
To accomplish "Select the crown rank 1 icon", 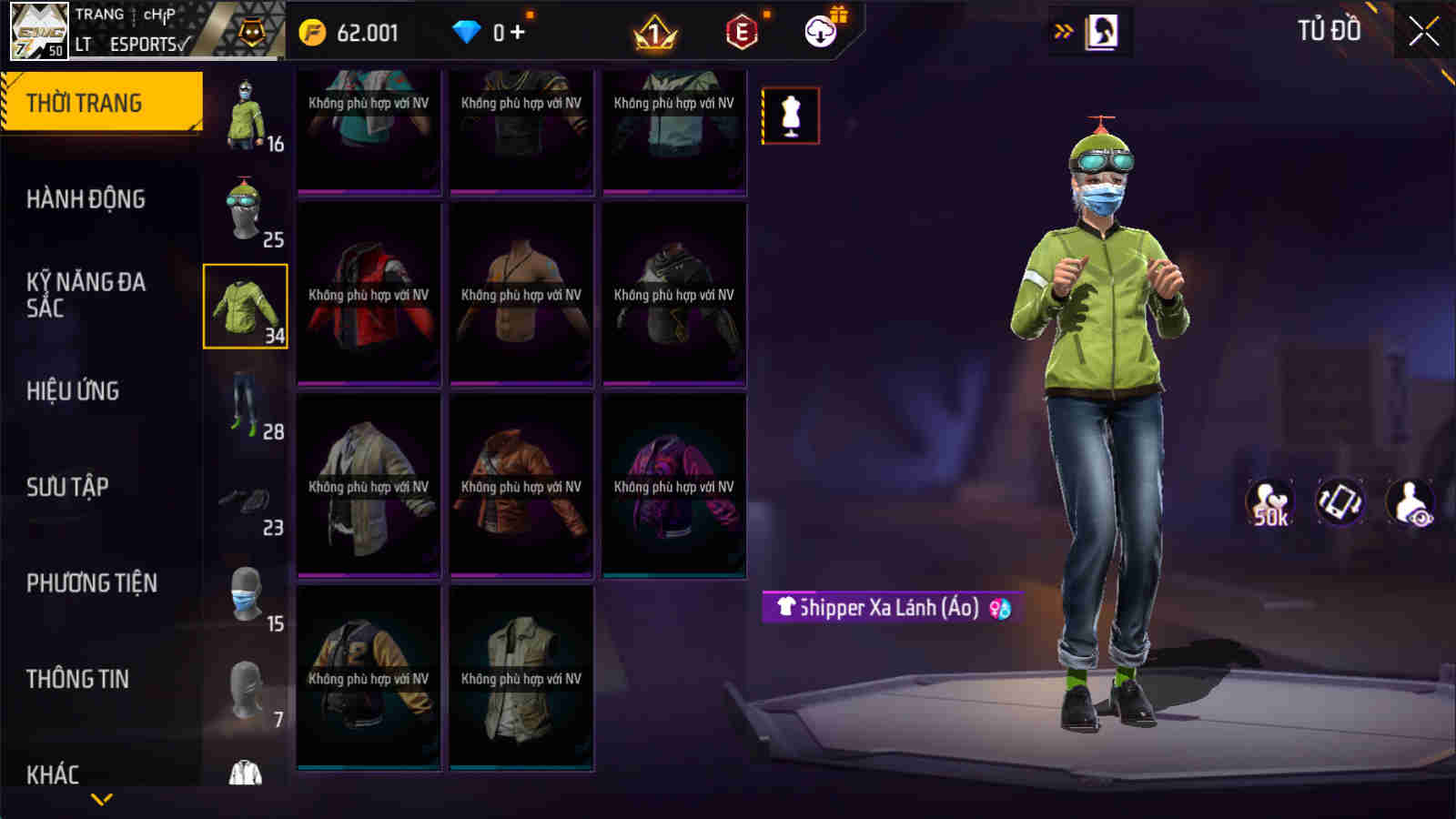I will (x=657, y=30).
